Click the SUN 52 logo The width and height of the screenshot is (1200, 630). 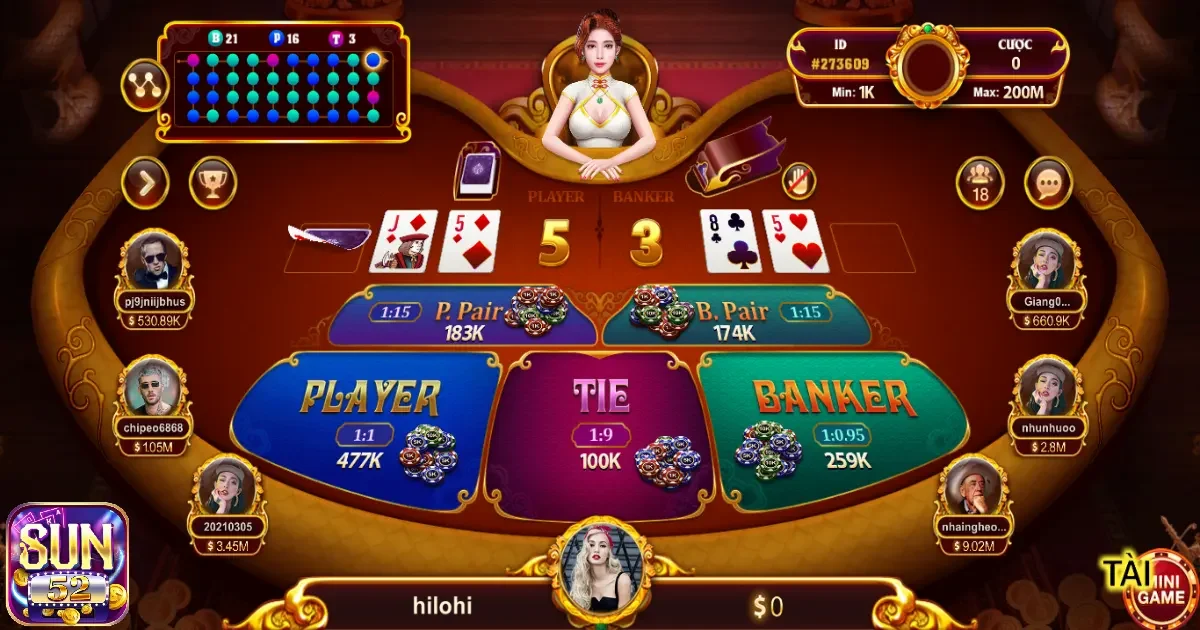pos(68,565)
